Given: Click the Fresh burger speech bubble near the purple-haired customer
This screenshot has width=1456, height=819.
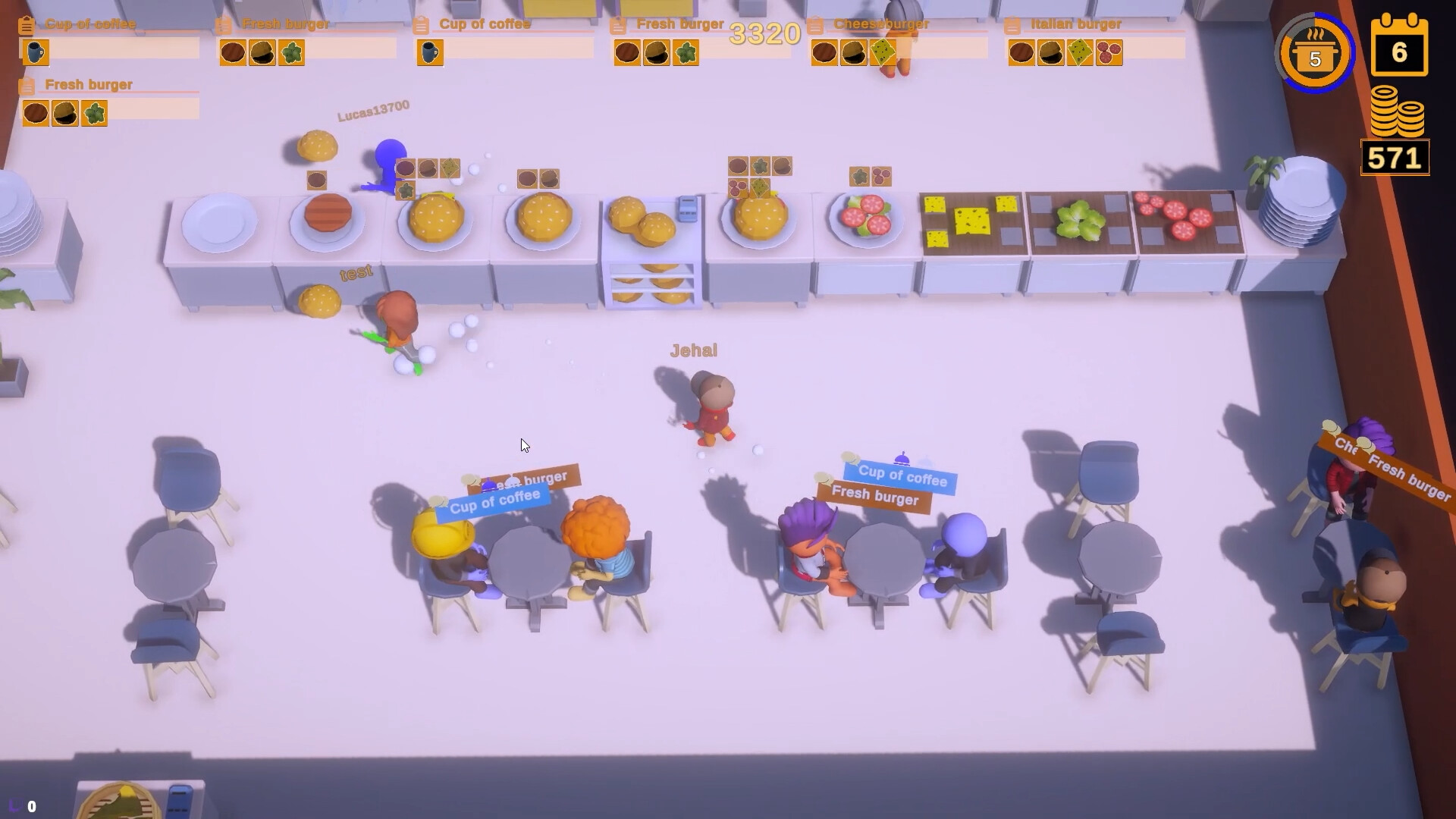Looking at the screenshot, I should click(x=876, y=498).
